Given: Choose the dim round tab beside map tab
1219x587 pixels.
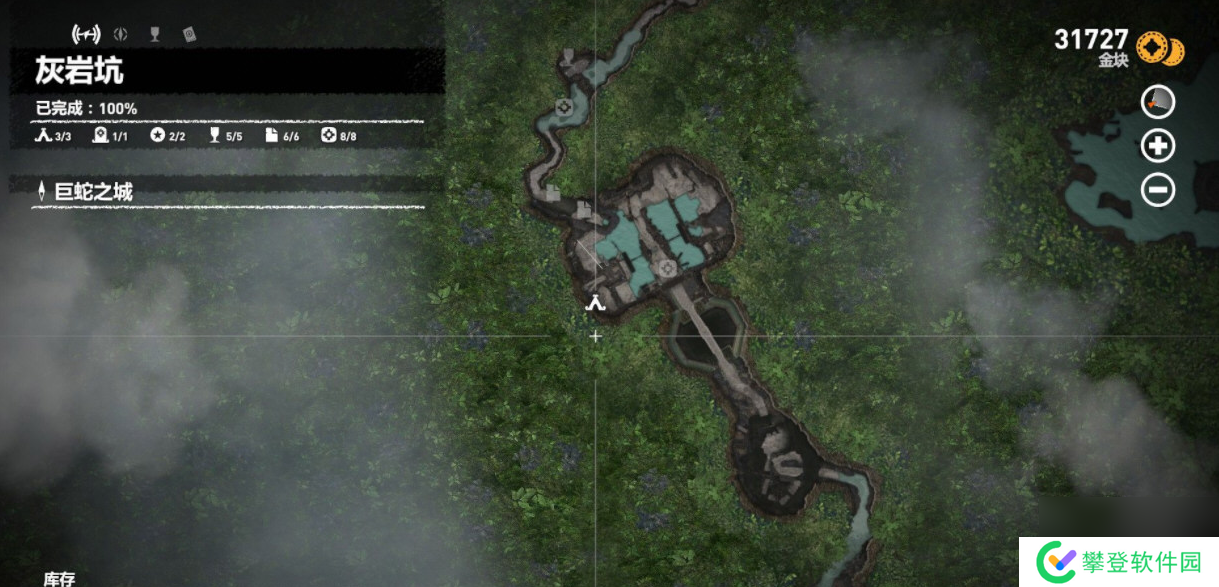Looking at the screenshot, I should (x=121, y=34).
